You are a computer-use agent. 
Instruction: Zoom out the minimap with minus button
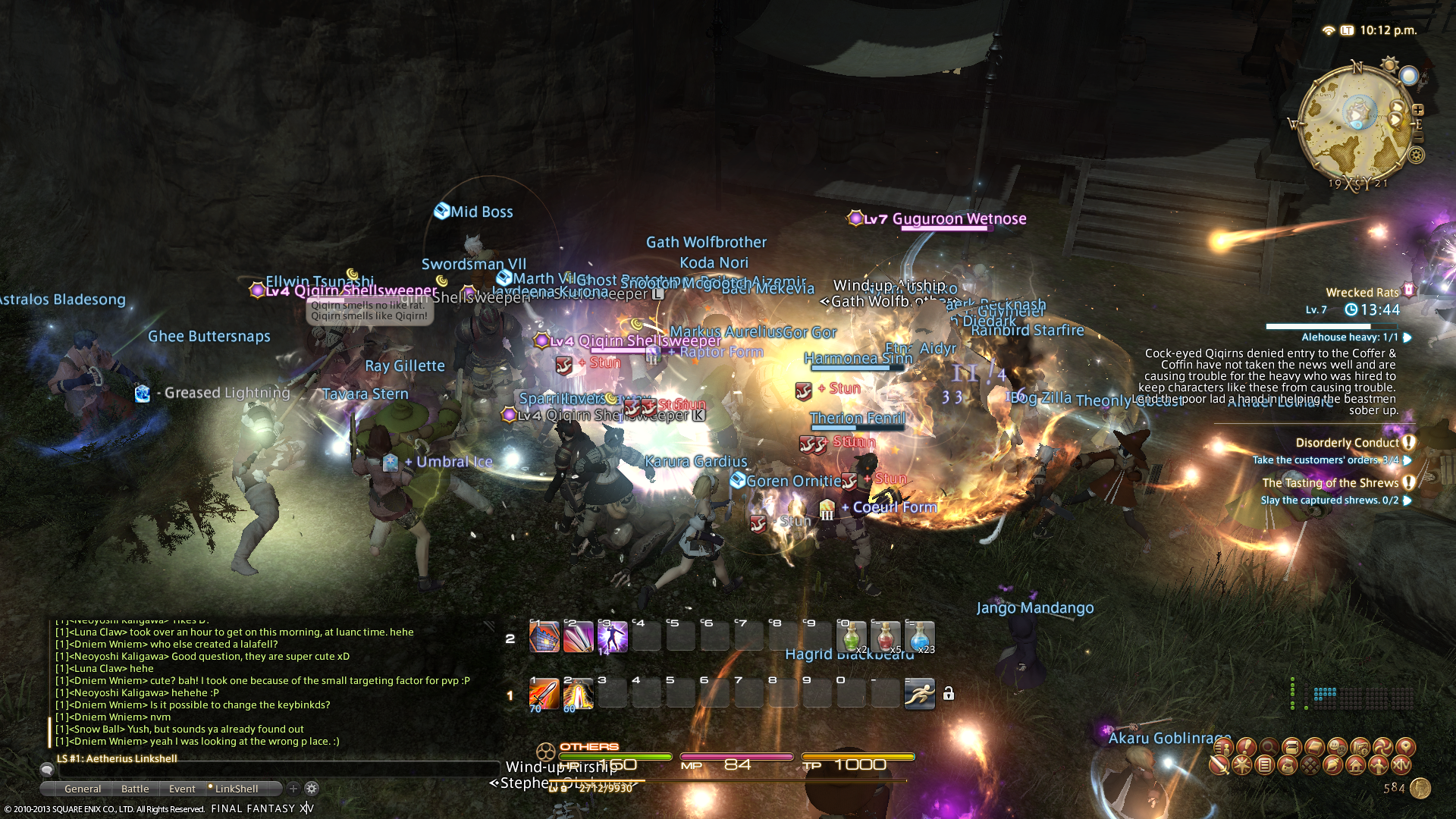point(1418,139)
